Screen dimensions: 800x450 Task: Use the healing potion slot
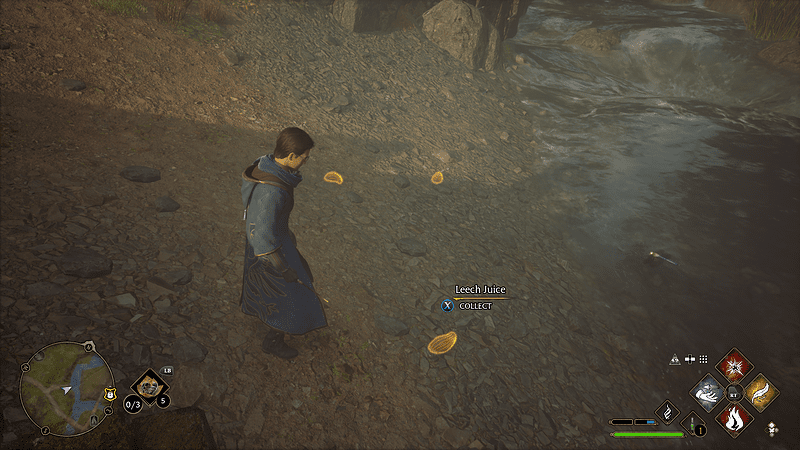click(692, 425)
